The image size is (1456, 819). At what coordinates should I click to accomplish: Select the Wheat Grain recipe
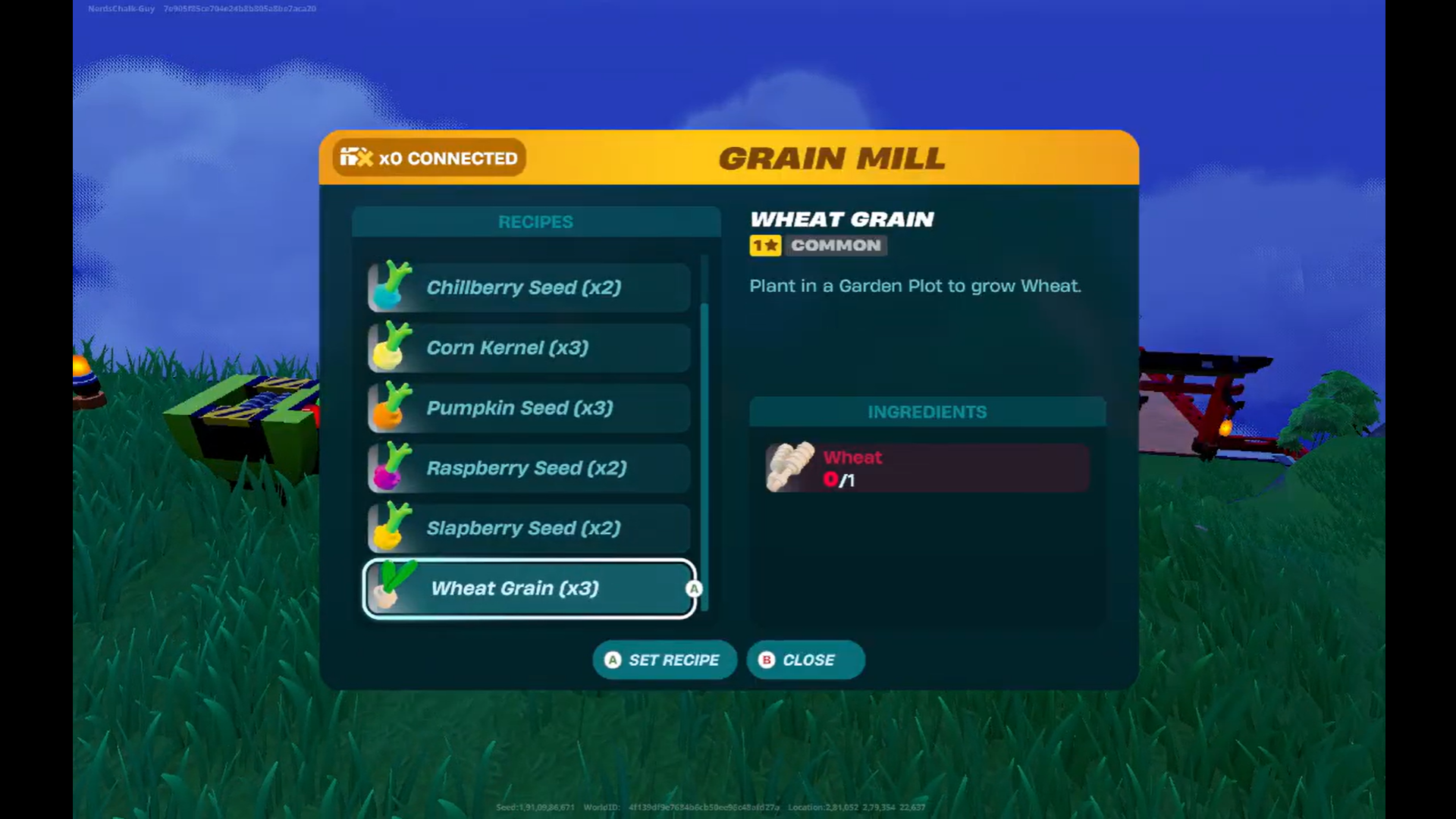tap(529, 588)
